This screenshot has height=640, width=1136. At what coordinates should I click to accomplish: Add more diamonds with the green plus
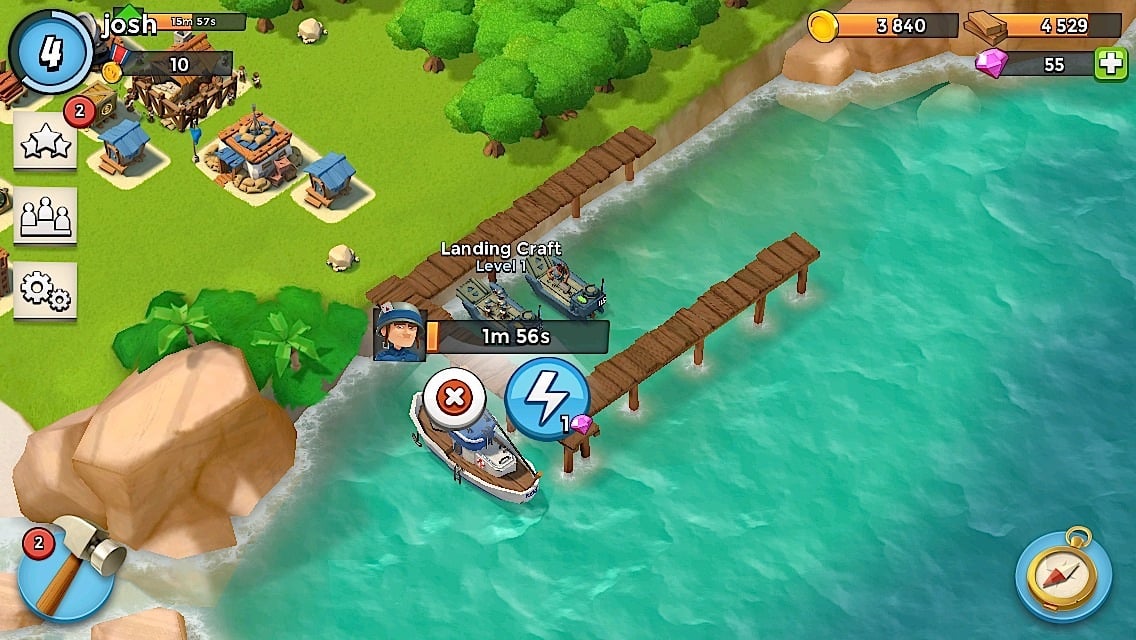pos(1110,64)
